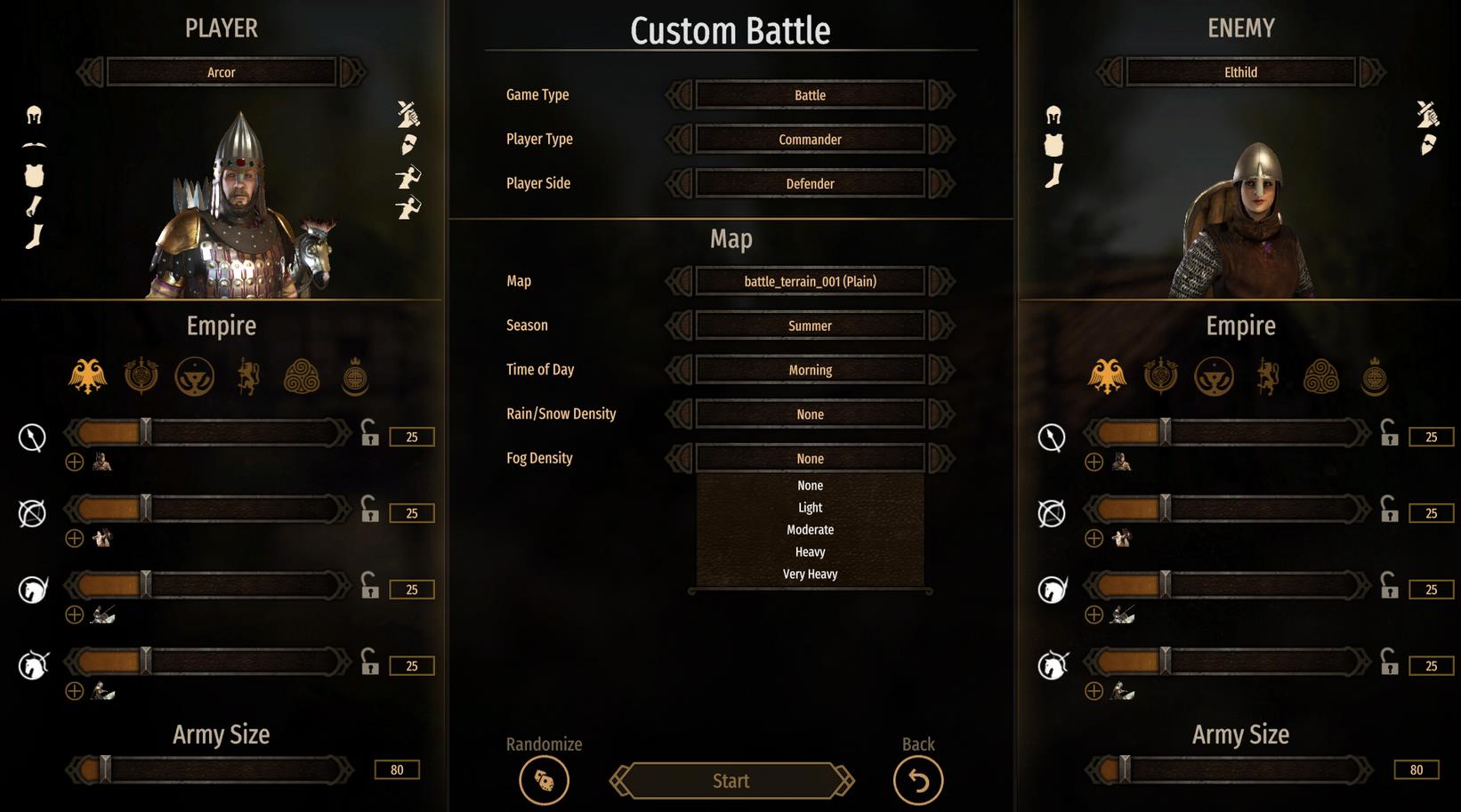Choose Light fog density option

pos(810,508)
